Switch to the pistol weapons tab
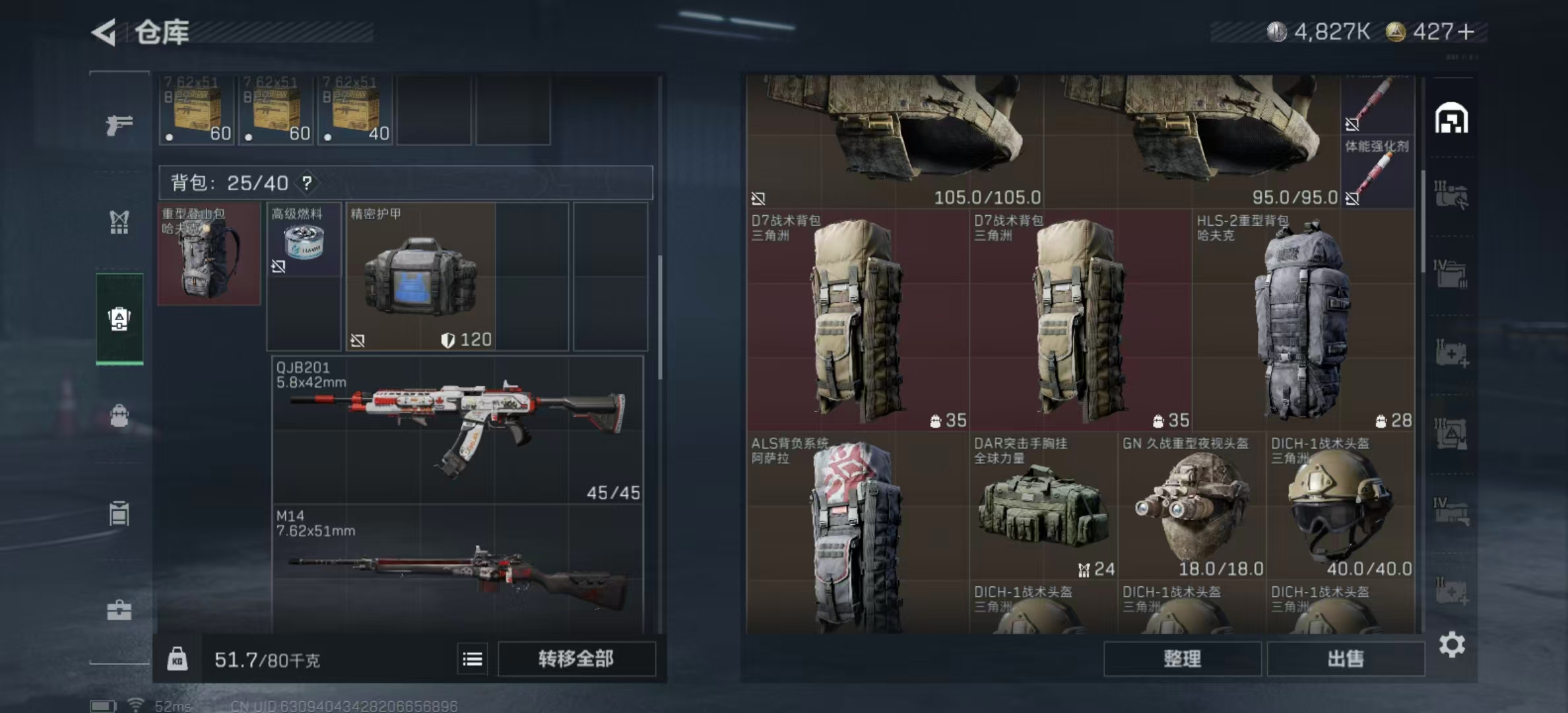 pyautogui.click(x=119, y=124)
